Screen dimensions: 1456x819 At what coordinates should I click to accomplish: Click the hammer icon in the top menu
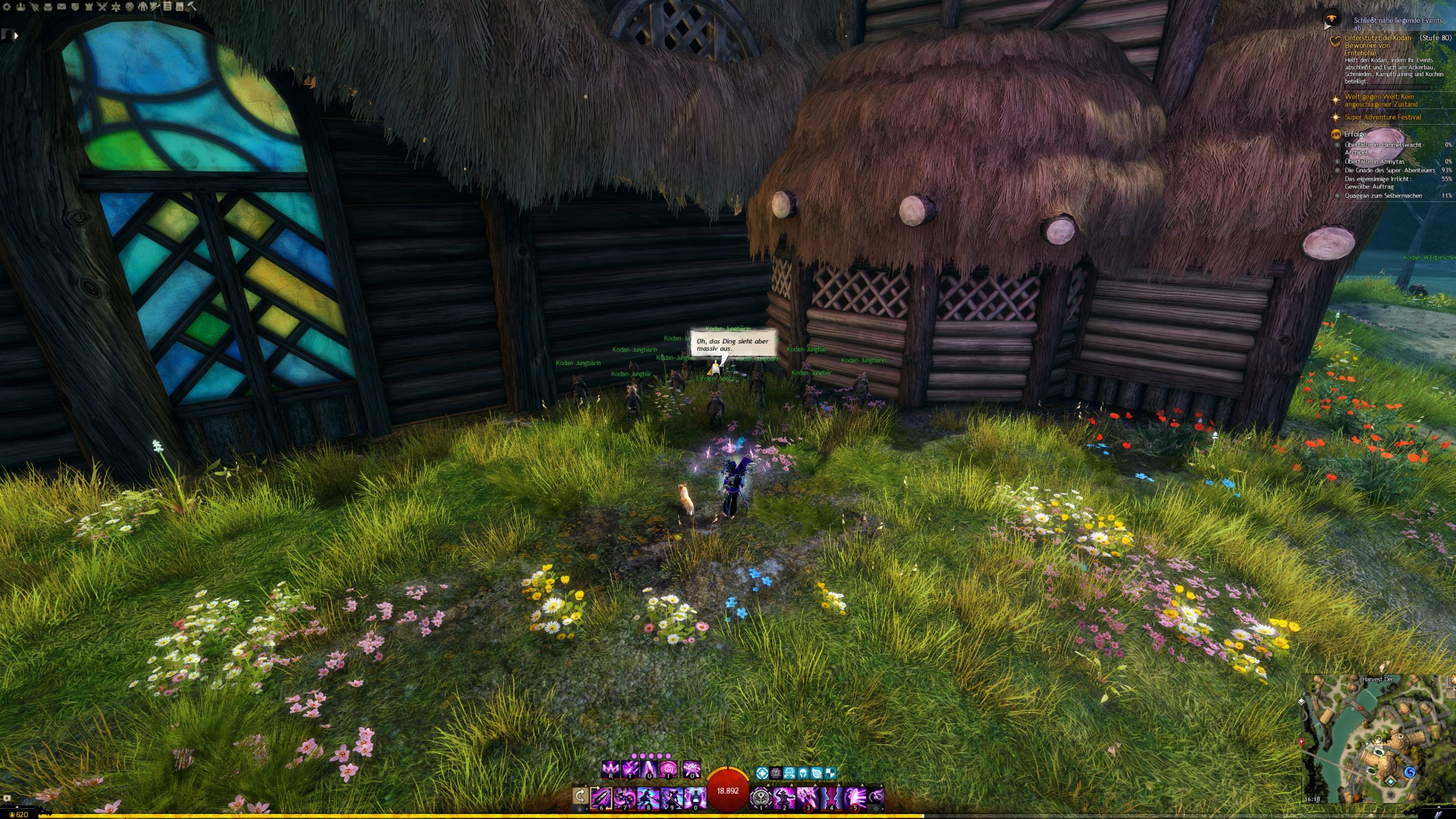pyautogui.click(x=192, y=7)
